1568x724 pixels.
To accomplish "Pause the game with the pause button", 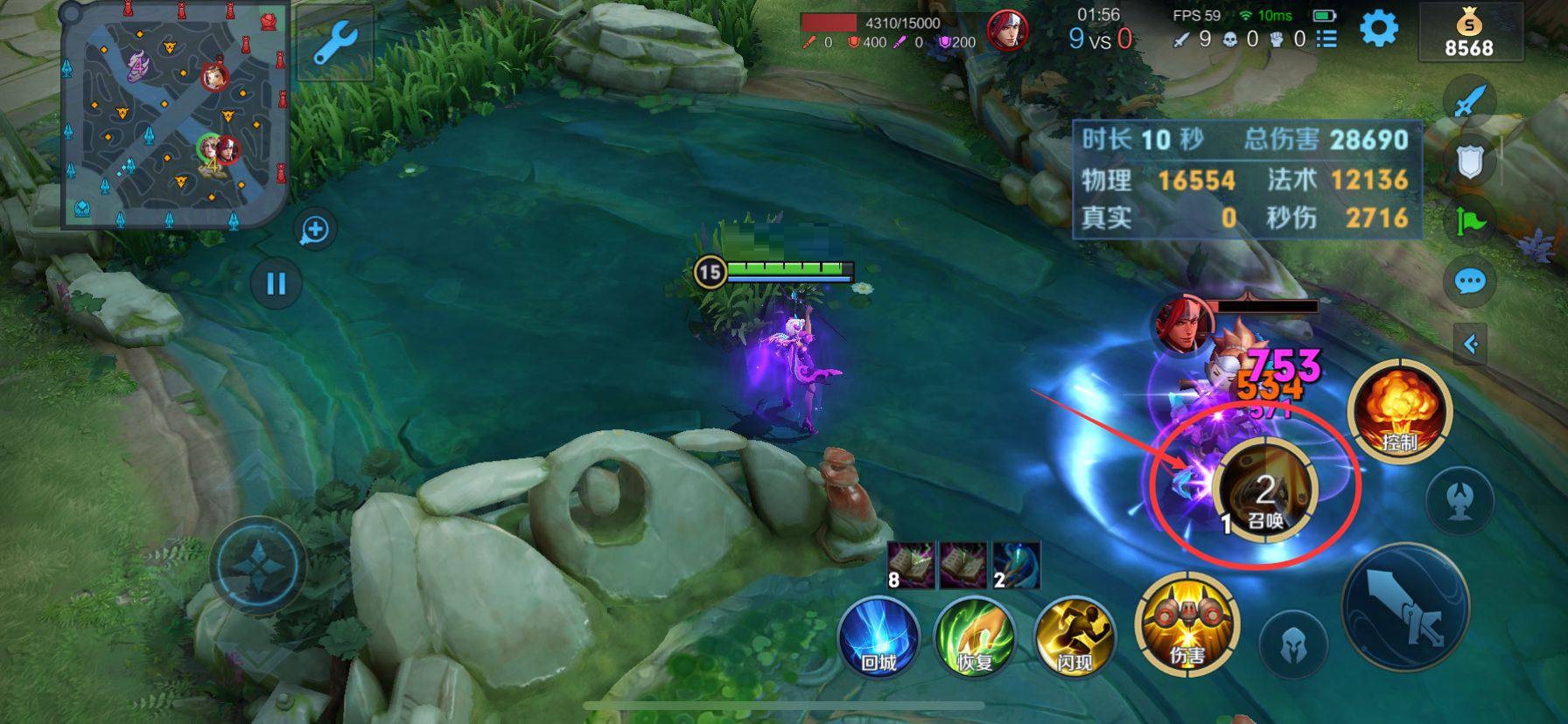I will (x=276, y=283).
